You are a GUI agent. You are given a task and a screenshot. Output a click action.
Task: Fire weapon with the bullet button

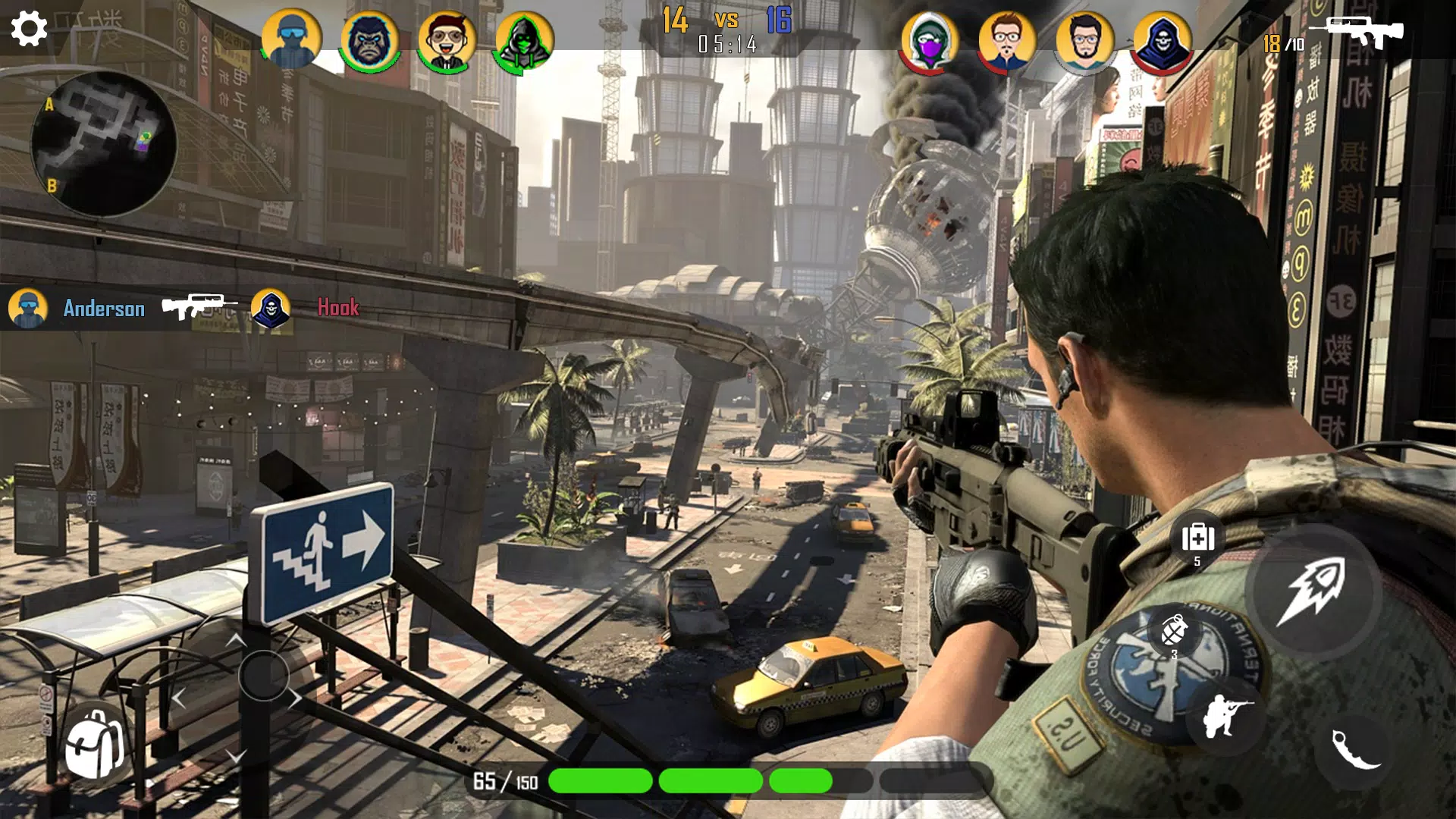click(1311, 591)
